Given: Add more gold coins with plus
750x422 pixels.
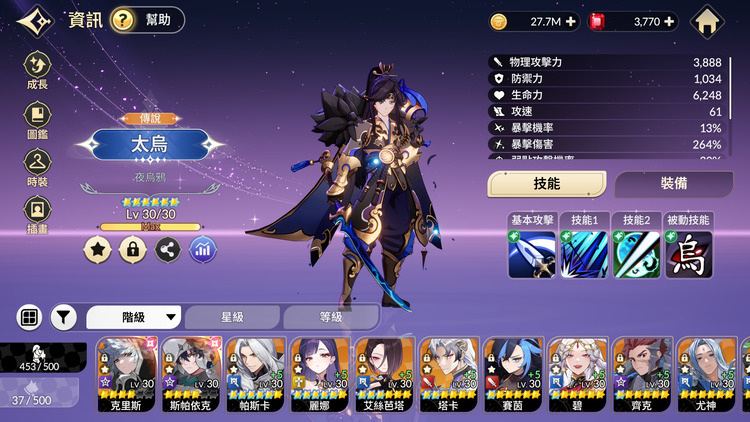Looking at the screenshot, I should 571,21.
